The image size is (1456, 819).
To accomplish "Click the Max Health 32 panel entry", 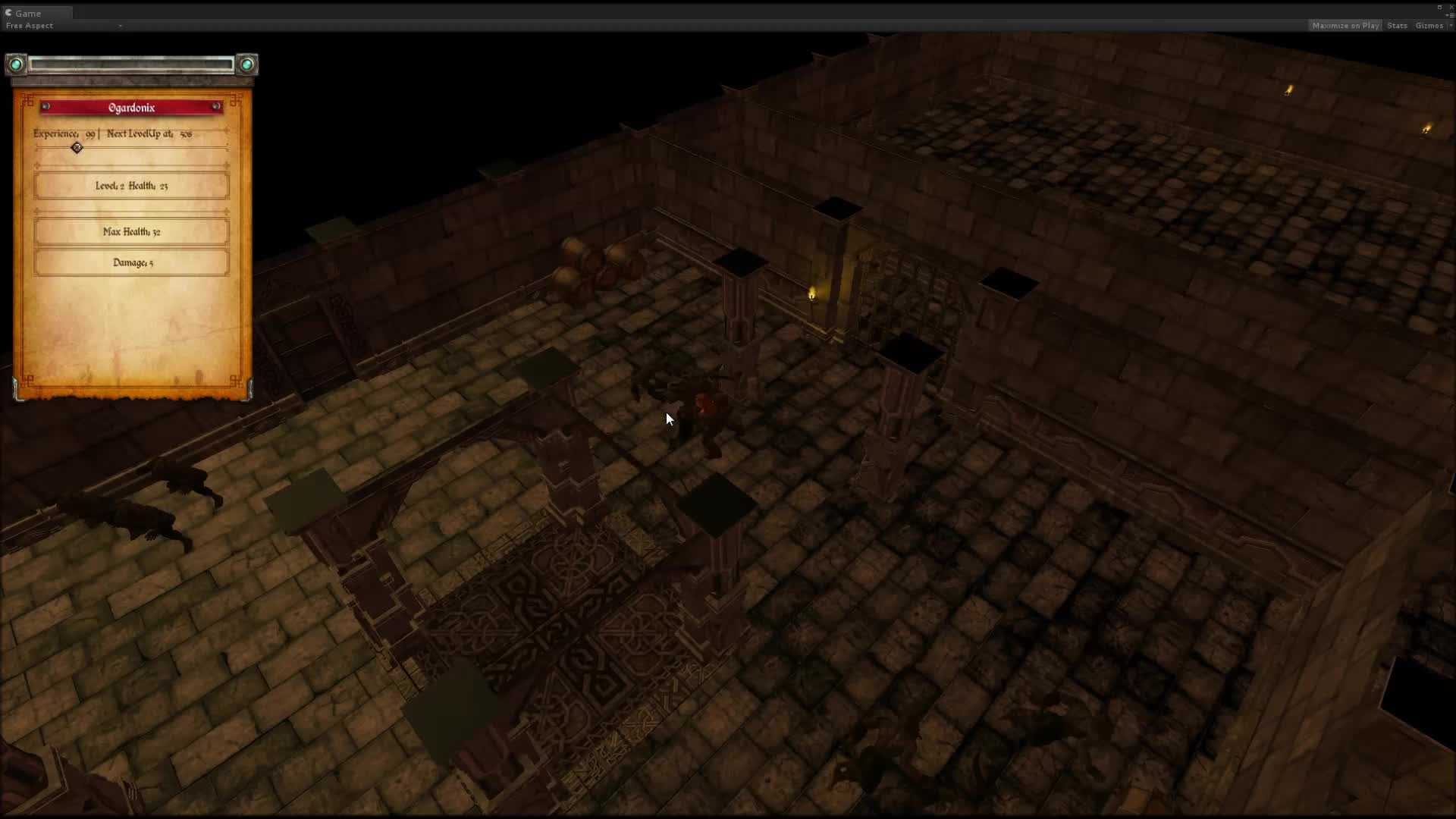I will coord(131,231).
